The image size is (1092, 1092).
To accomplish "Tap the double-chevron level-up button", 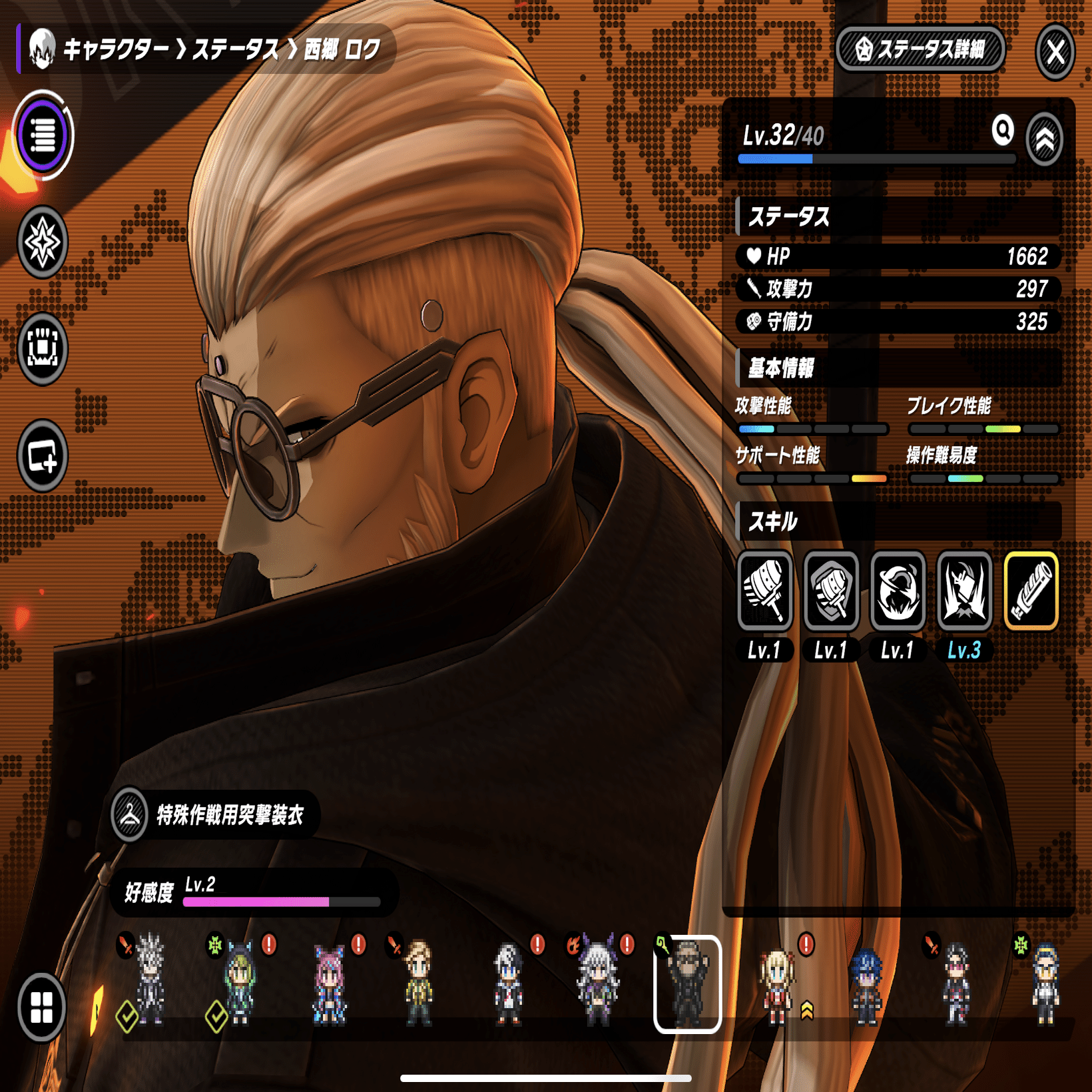I will [1045, 139].
